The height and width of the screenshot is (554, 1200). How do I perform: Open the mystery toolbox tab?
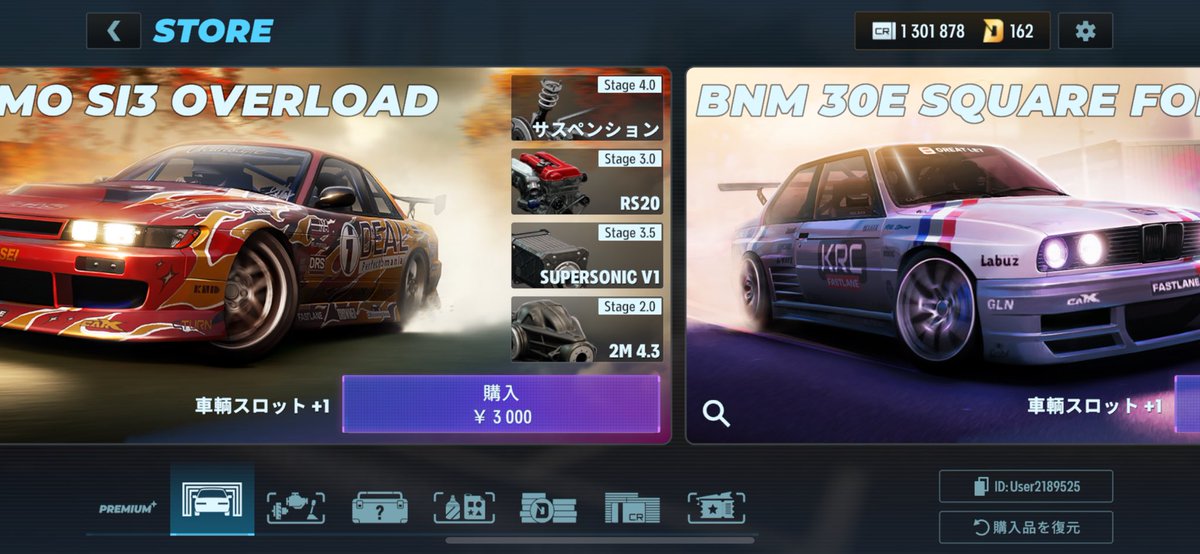[x=380, y=508]
